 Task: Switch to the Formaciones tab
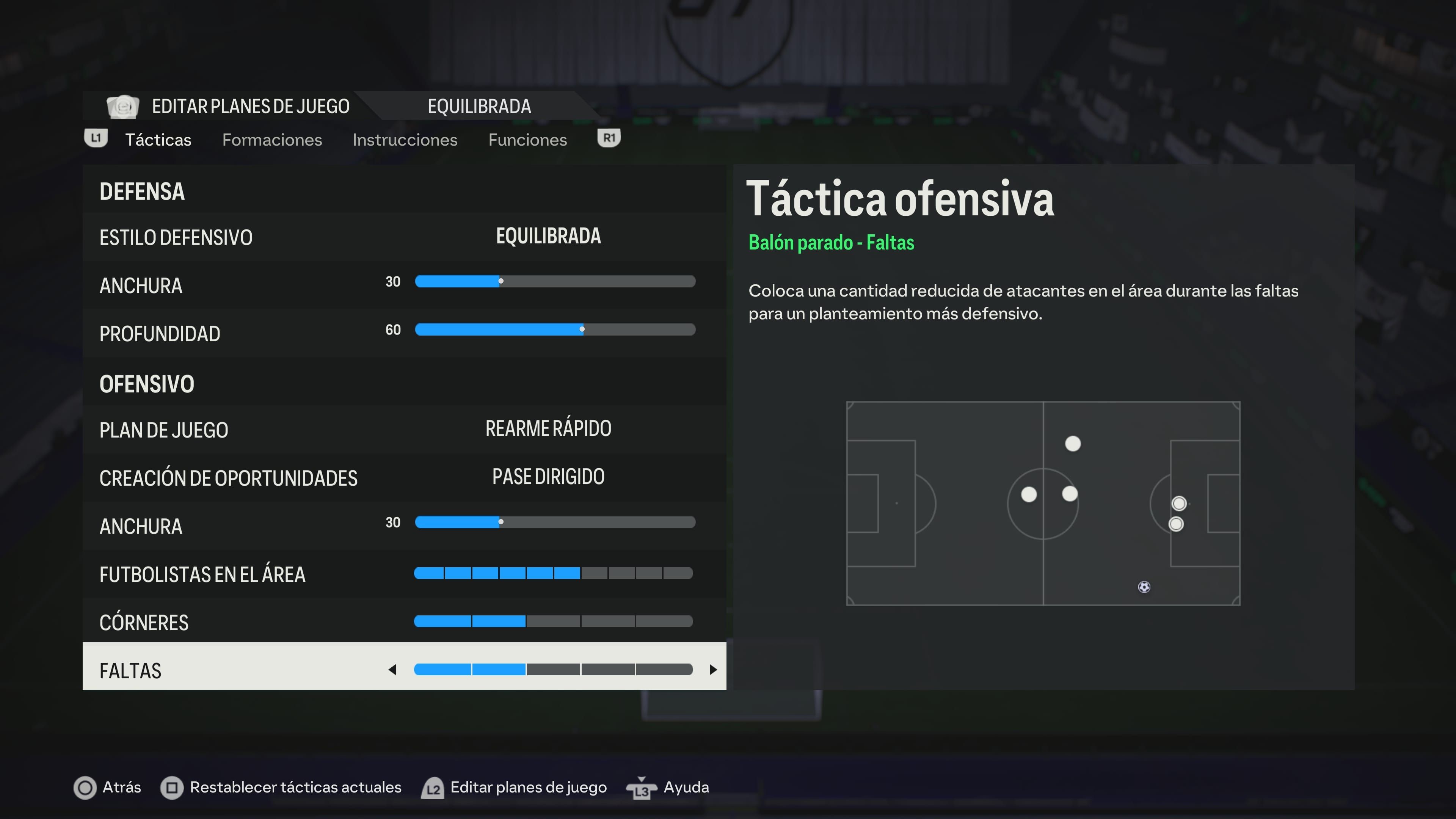point(273,139)
